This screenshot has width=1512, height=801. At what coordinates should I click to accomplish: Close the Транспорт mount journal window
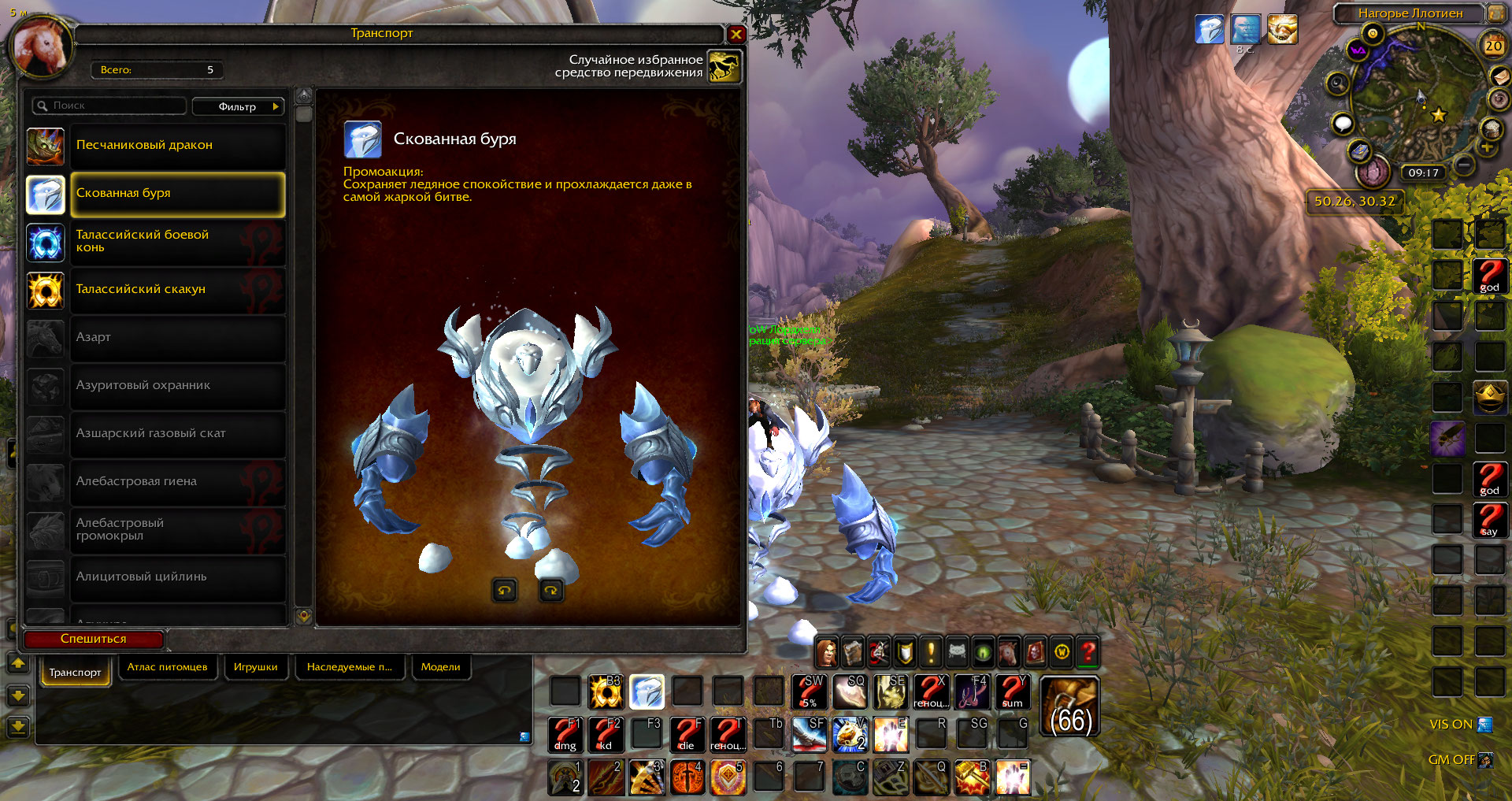pos(736,34)
